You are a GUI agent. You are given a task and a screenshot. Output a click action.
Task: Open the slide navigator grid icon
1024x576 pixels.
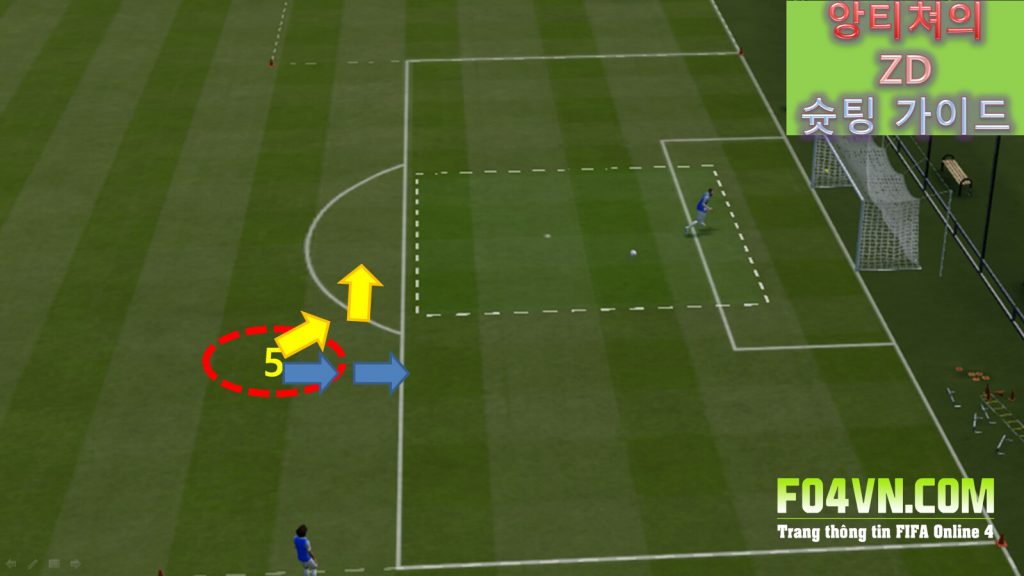coord(53,564)
